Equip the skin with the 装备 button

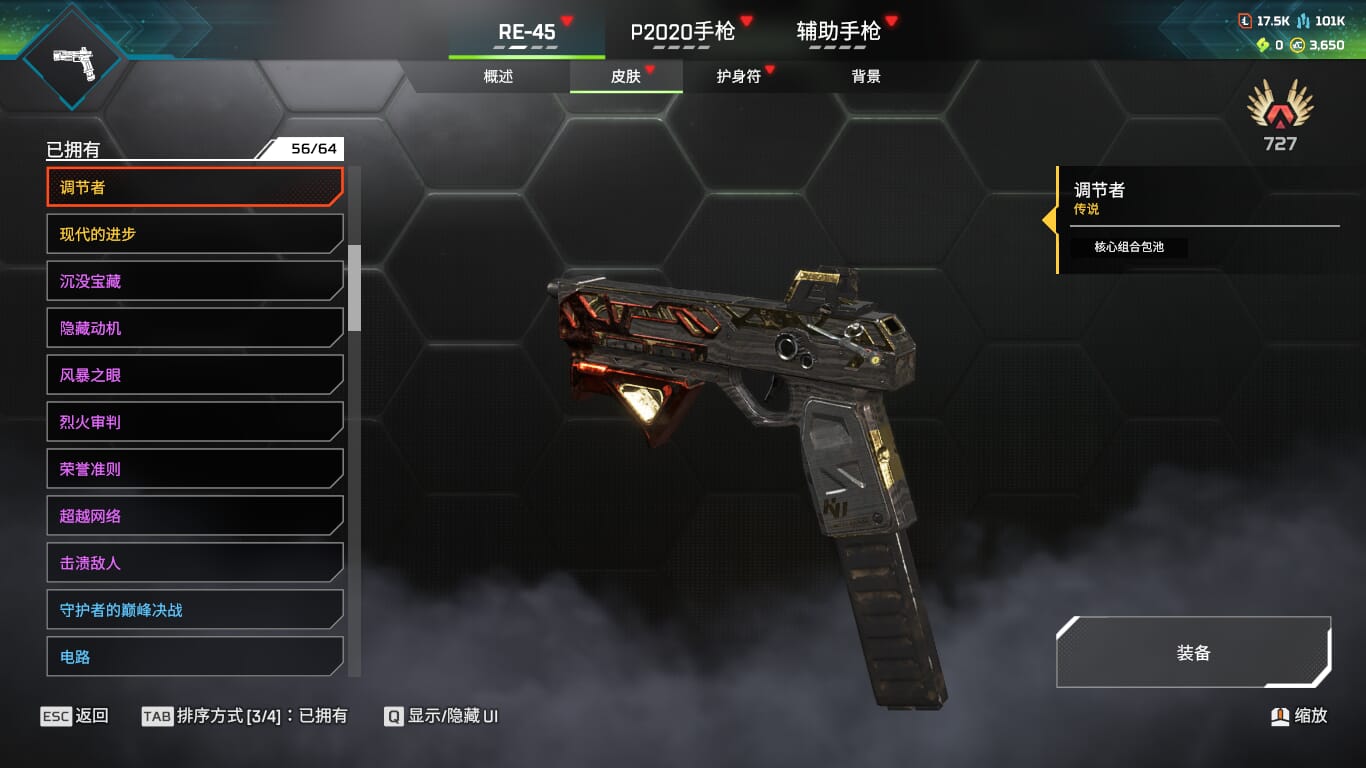coord(1193,653)
